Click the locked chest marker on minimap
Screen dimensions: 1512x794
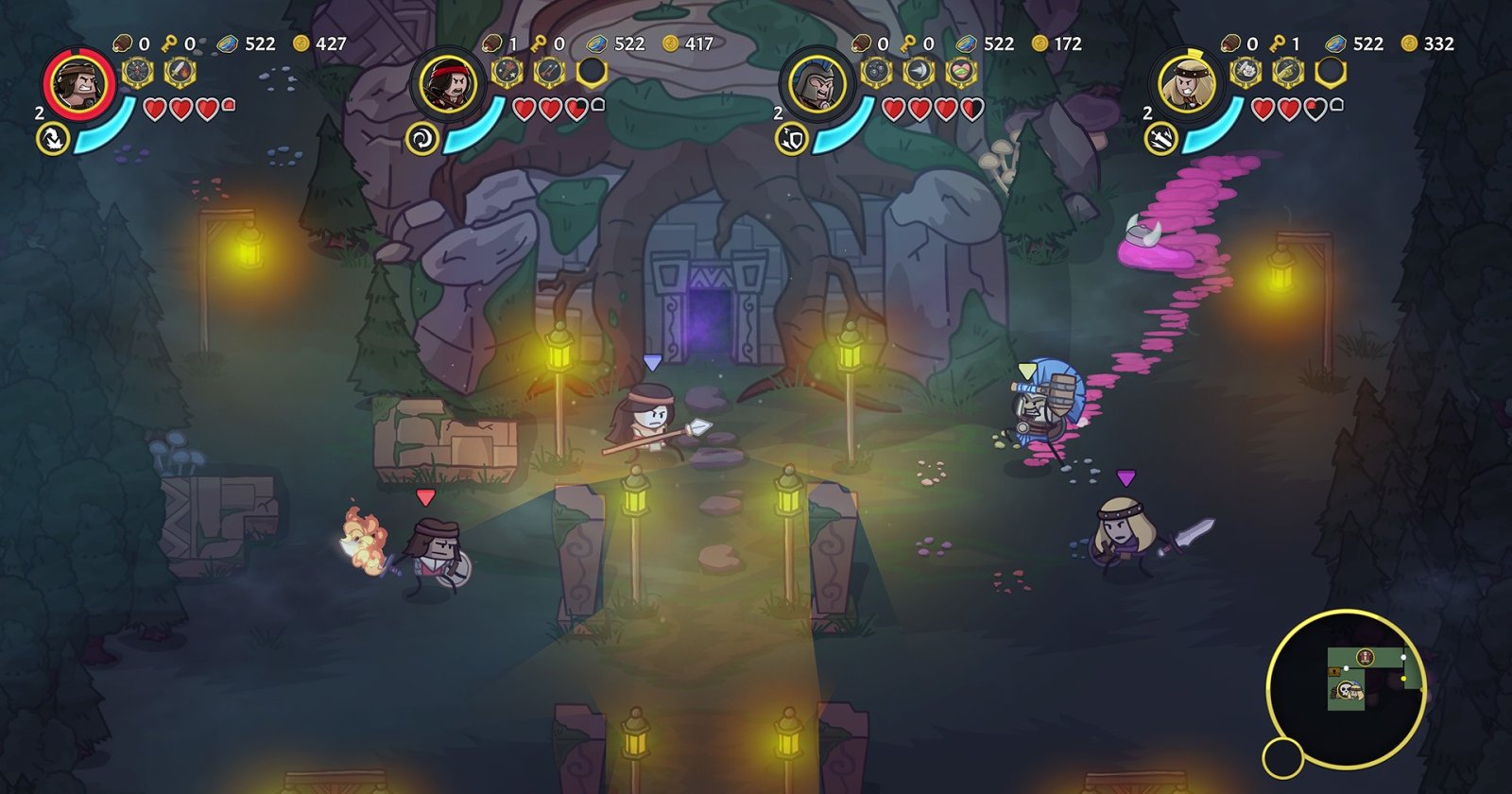tap(1334, 671)
